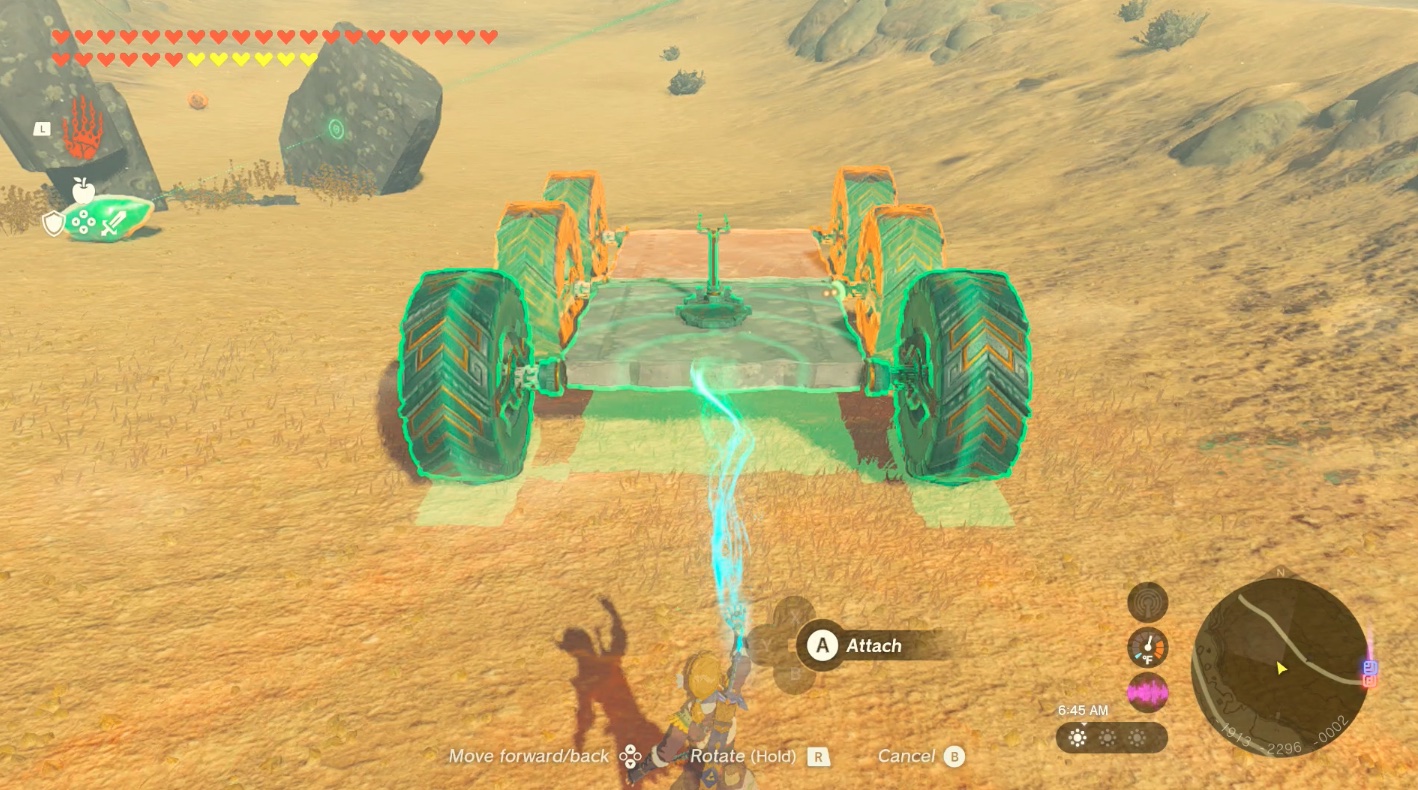Select the Move forward/back label

point(528,756)
